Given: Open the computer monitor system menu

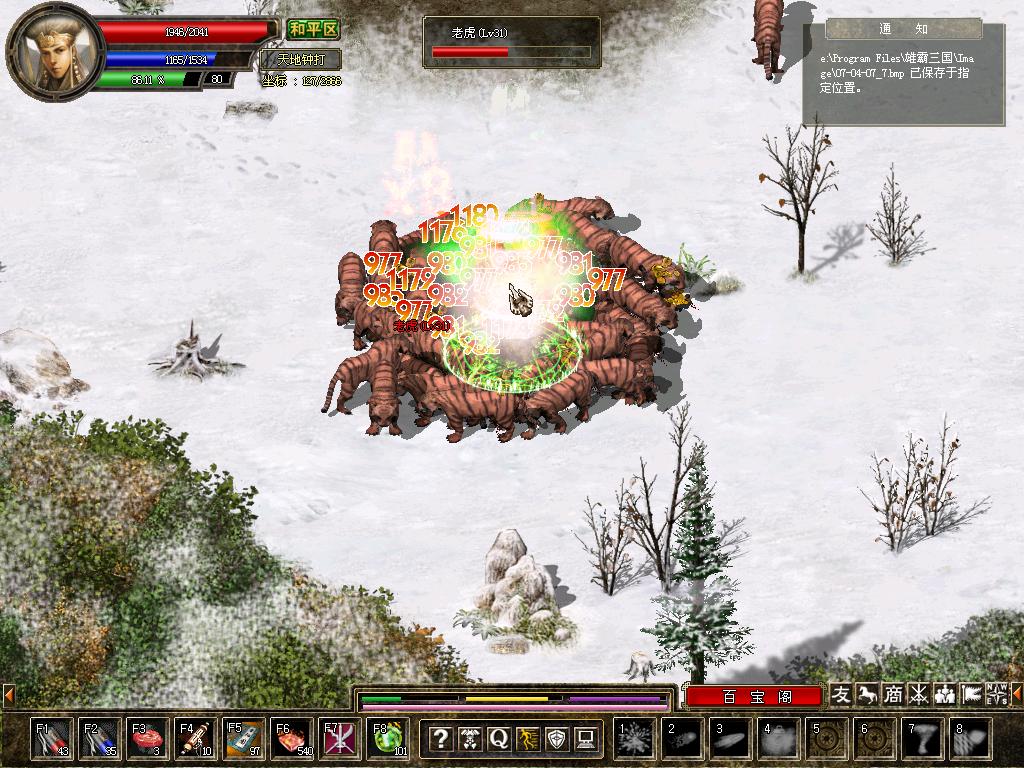Looking at the screenshot, I should tap(585, 739).
